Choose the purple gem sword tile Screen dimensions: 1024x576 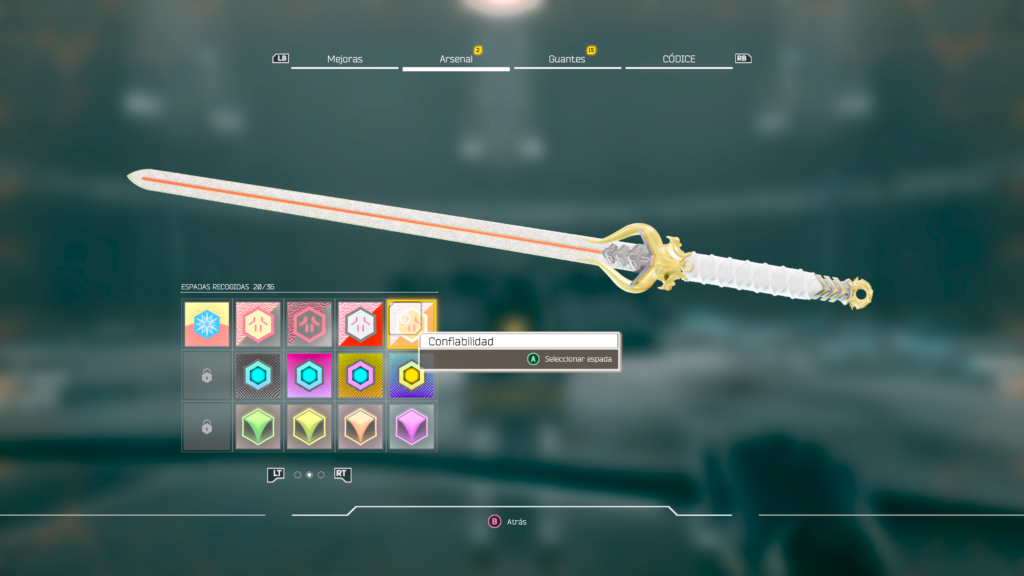tap(411, 427)
